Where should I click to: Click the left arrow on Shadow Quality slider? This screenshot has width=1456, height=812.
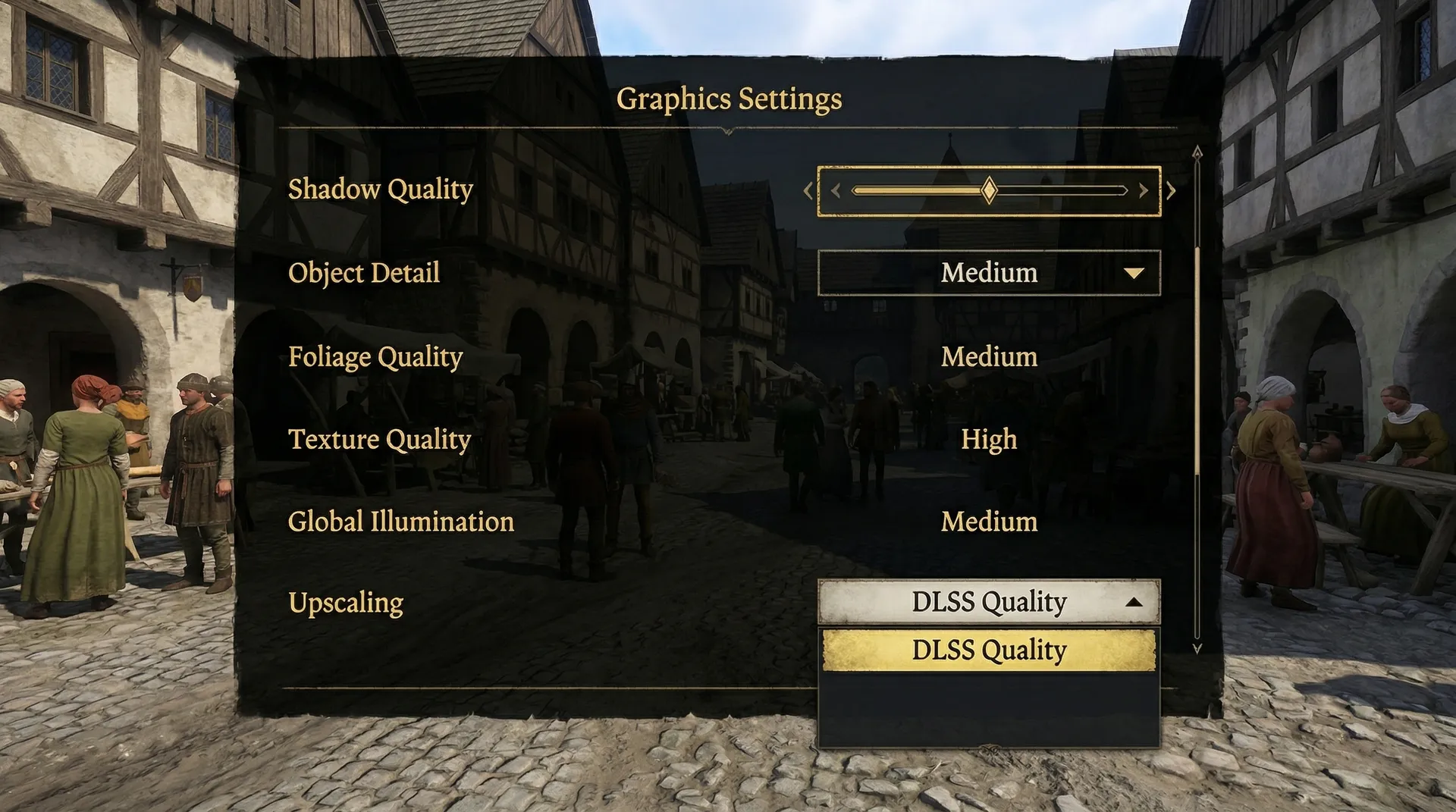[x=807, y=191]
